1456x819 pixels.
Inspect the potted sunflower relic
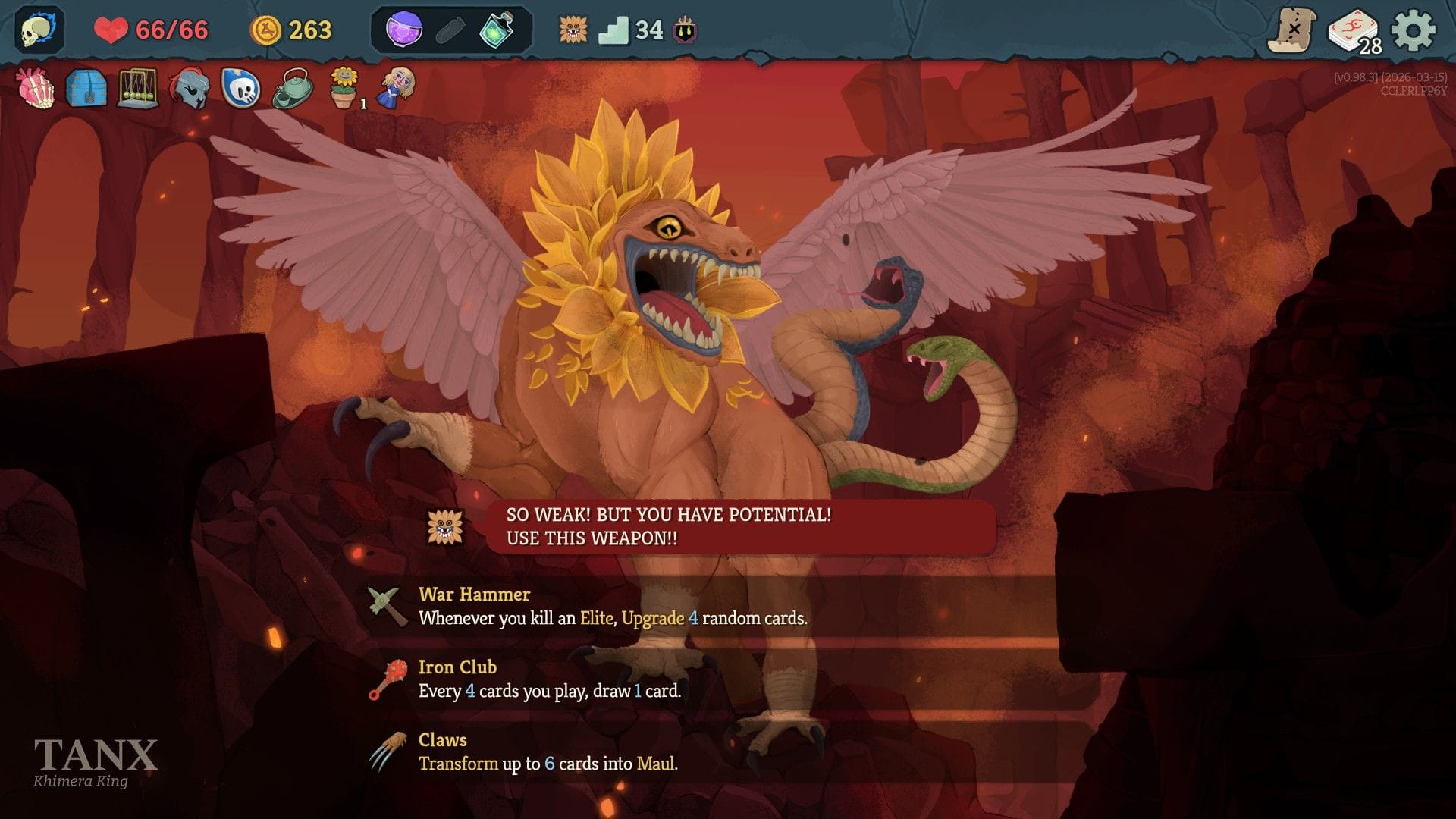[344, 88]
